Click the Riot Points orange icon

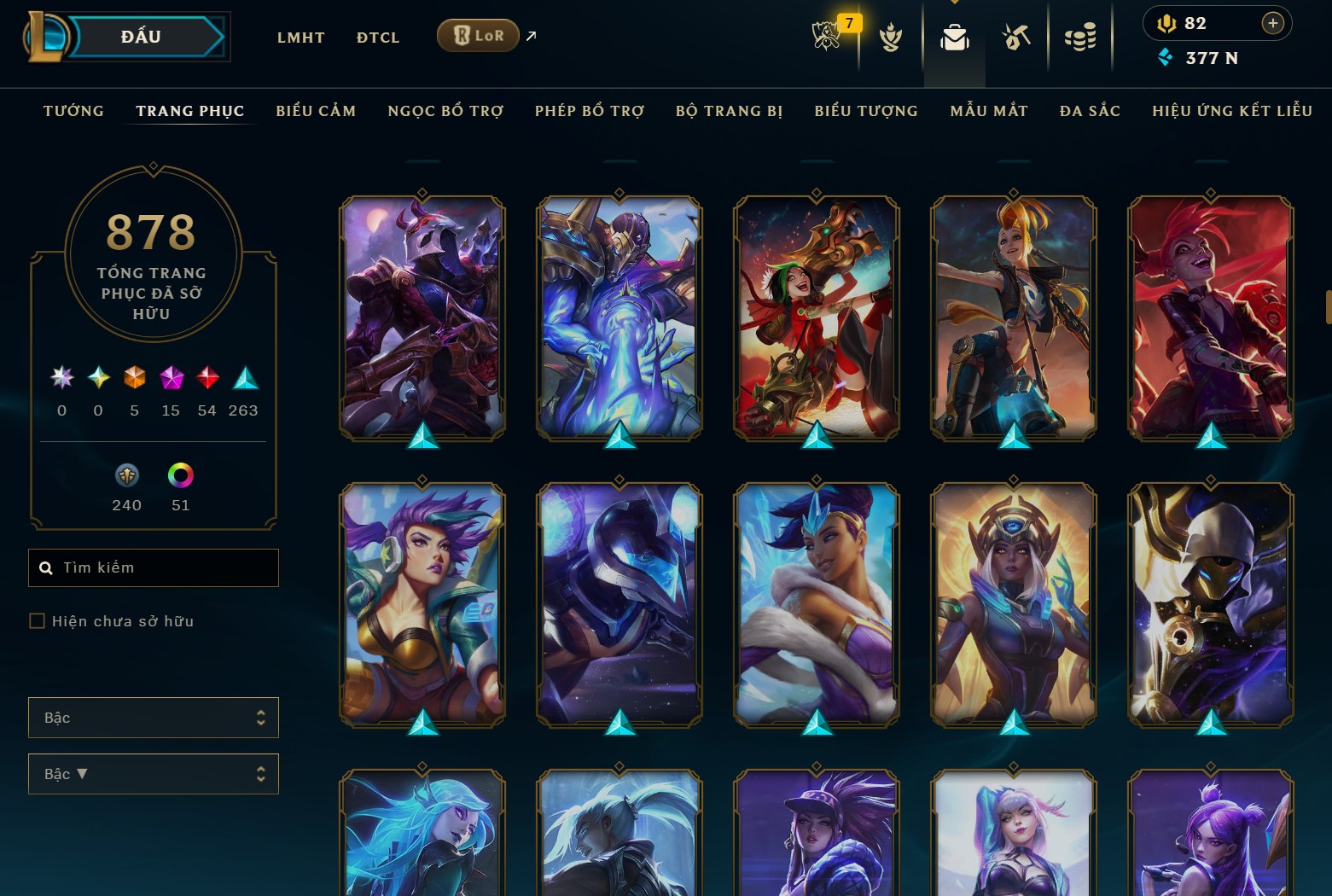point(1169,23)
